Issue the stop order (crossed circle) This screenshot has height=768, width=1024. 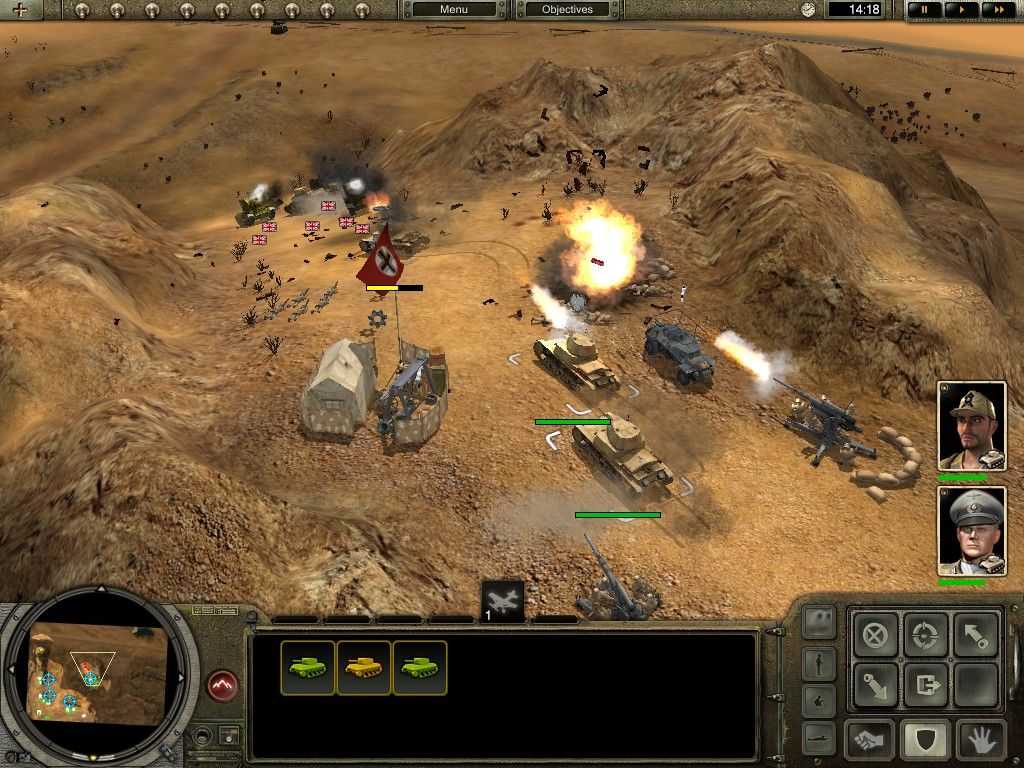click(x=876, y=634)
